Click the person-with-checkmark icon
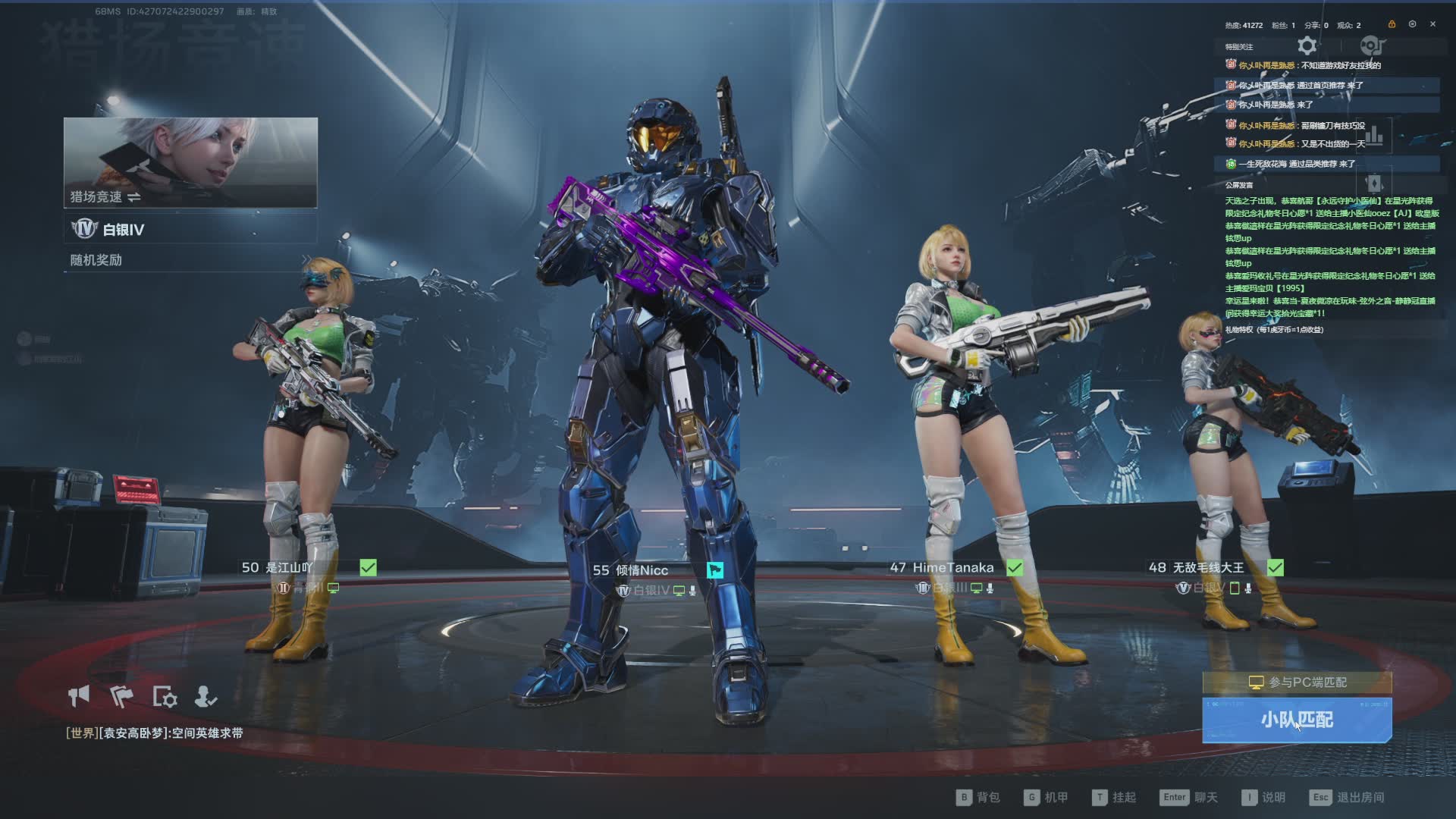Viewport: 1456px width, 819px height. click(x=206, y=696)
